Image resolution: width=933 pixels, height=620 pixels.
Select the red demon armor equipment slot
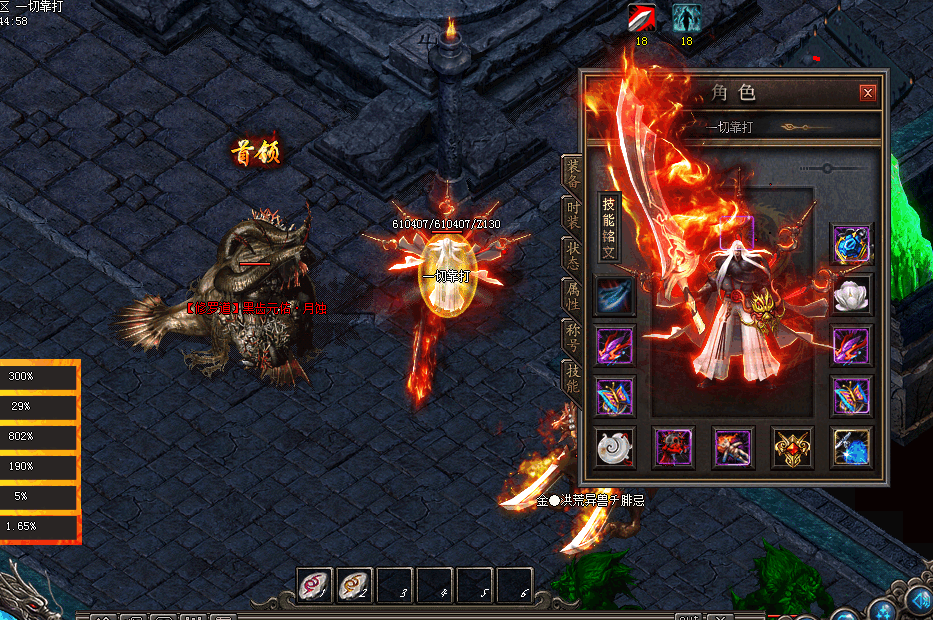[673, 447]
